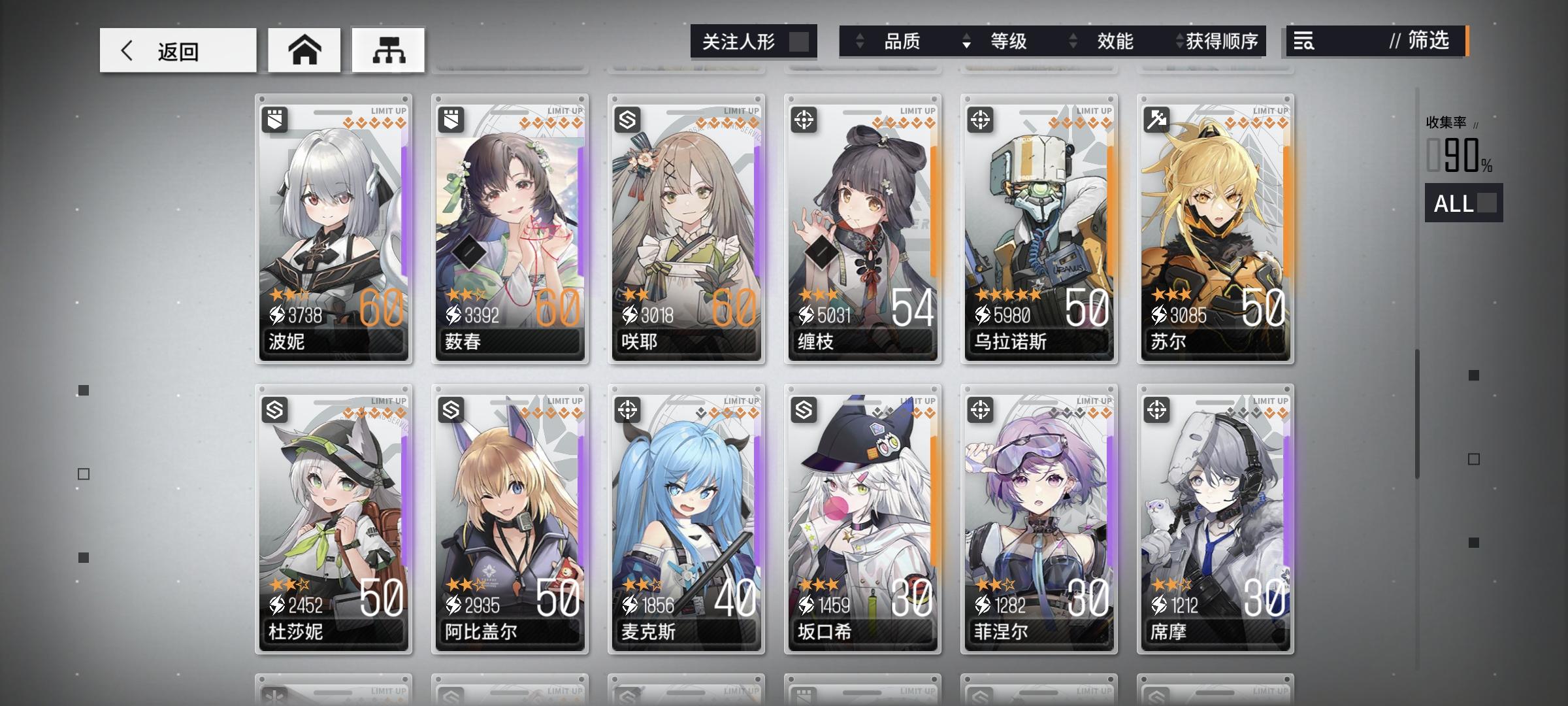Toggle the 关注人形 checkbox
Screen dimensions: 1568x706
click(x=802, y=41)
